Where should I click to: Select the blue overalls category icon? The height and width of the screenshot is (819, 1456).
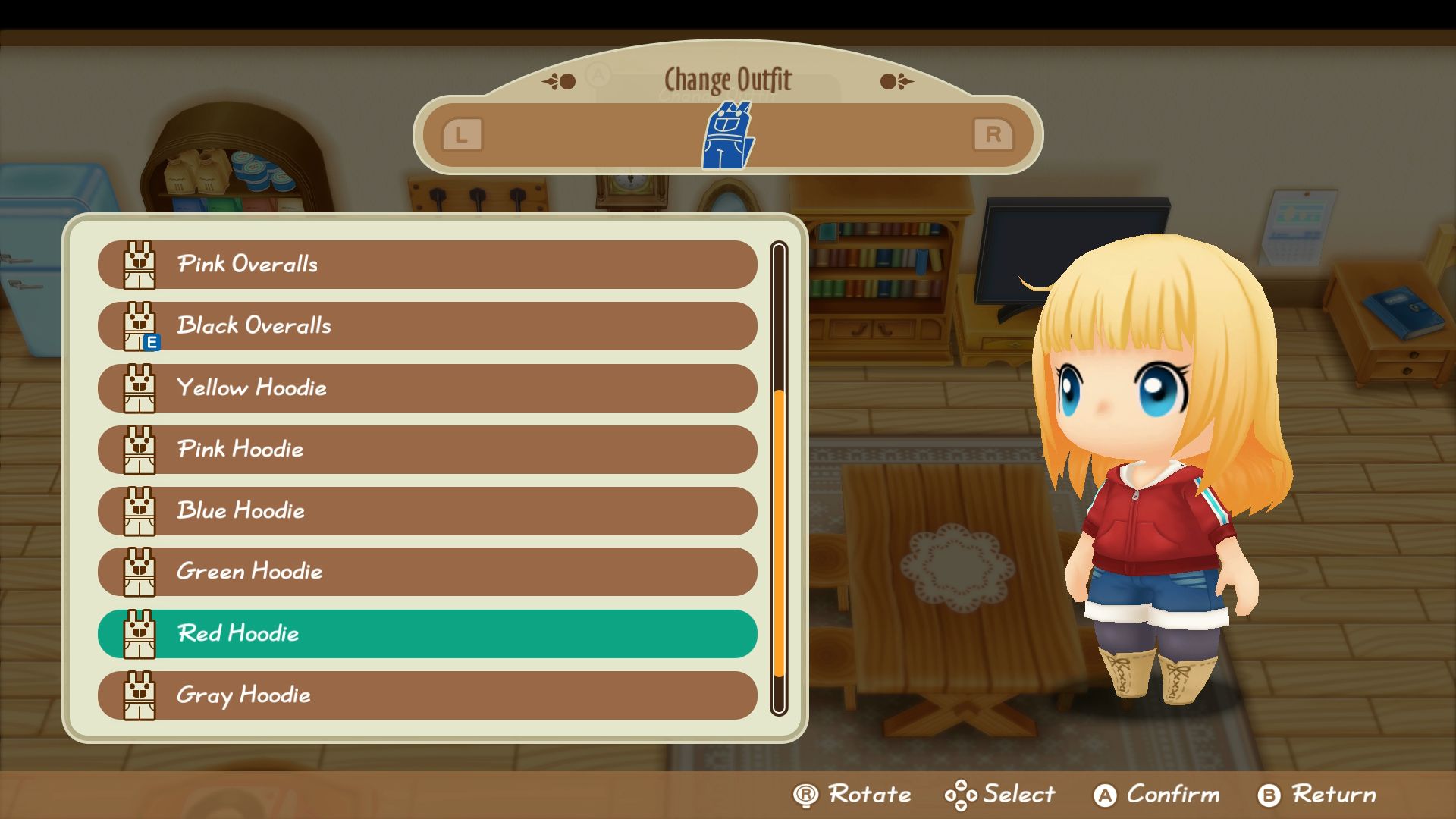pyautogui.click(x=728, y=136)
